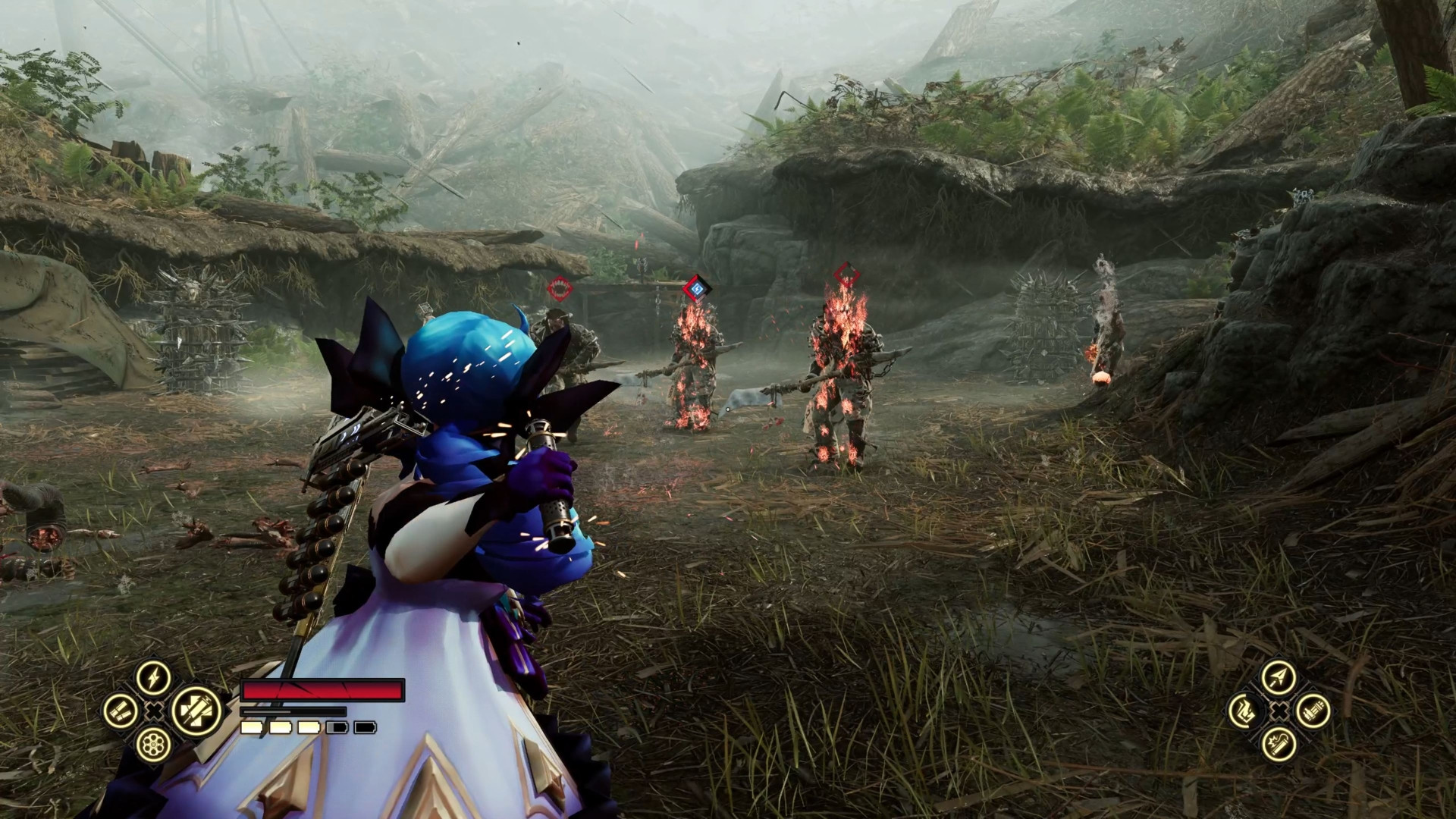Trigger the flame ability icon
Viewport: 1456px width, 819px height.
pyautogui.click(x=1245, y=711)
